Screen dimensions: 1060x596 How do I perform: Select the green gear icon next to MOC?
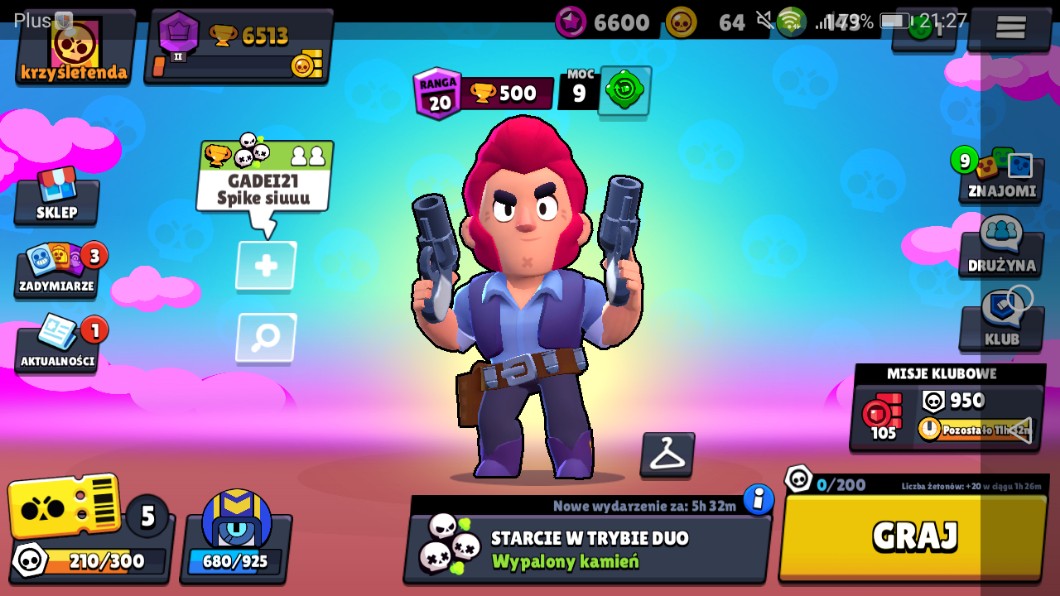(626, 92)
